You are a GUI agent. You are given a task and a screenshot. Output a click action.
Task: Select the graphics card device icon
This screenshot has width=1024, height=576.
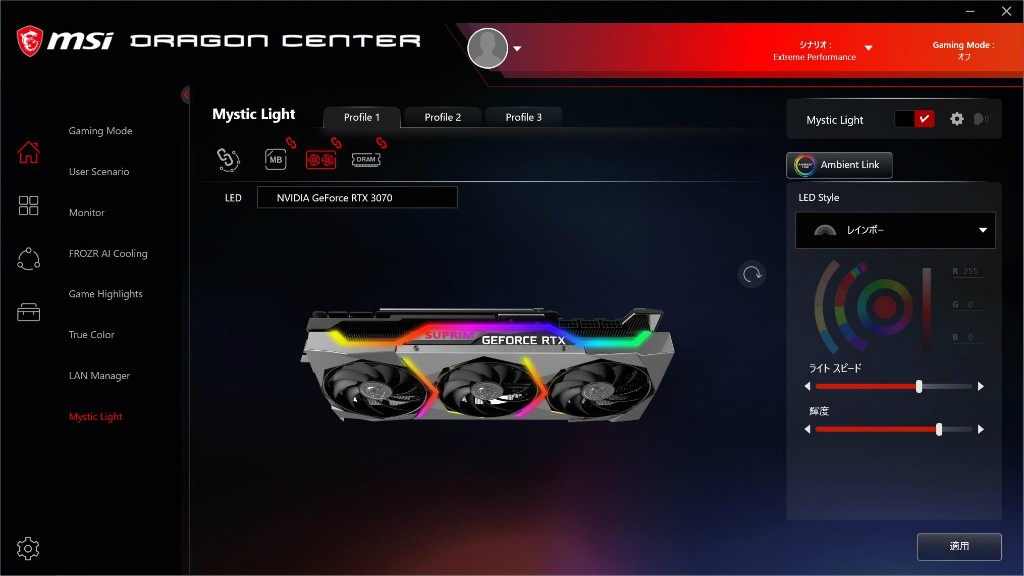321,159
